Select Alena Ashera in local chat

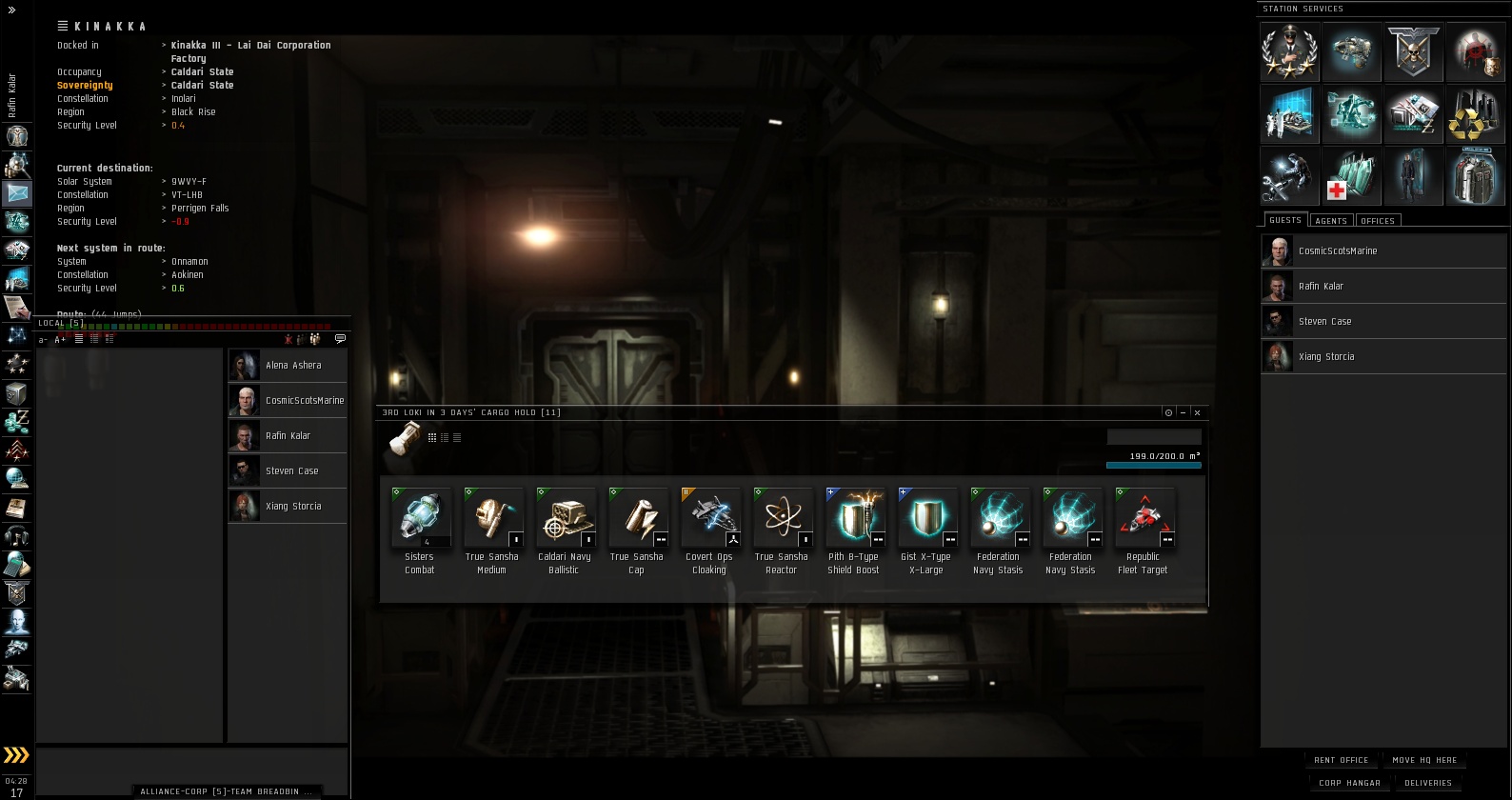click(x=288, y=366)
